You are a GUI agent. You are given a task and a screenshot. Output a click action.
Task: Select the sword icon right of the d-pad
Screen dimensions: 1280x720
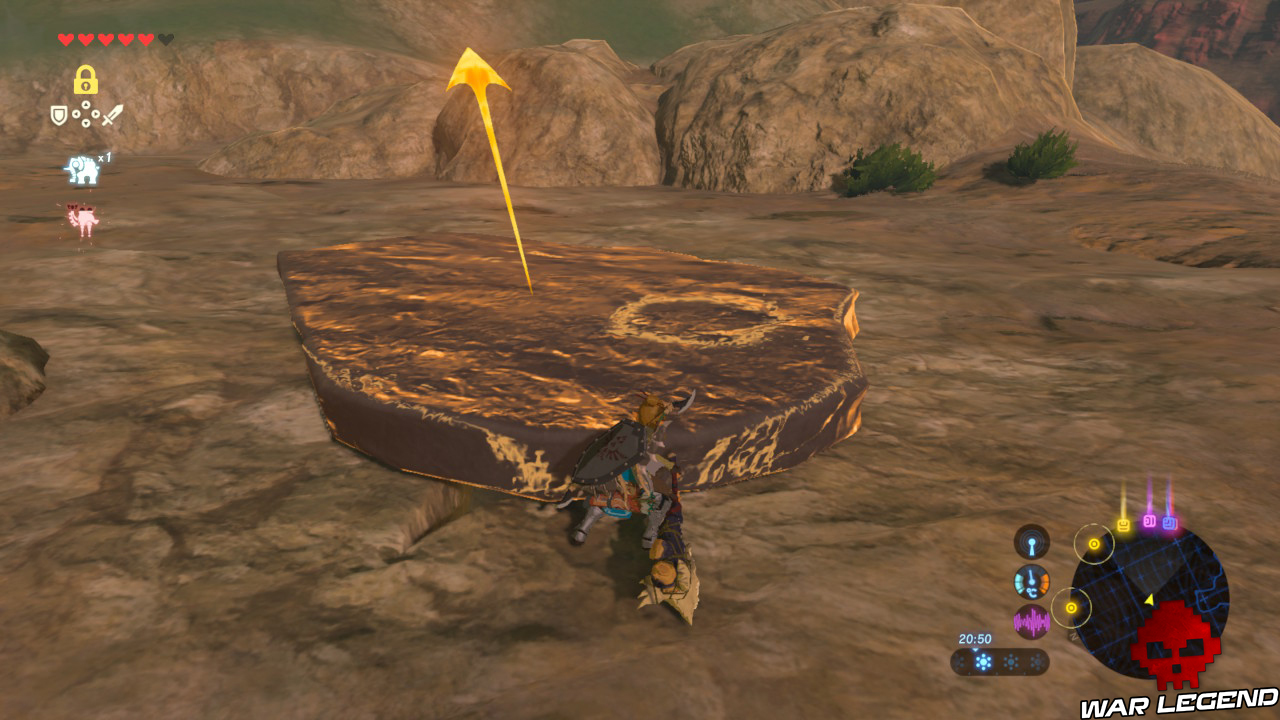[x=111, y=114]
